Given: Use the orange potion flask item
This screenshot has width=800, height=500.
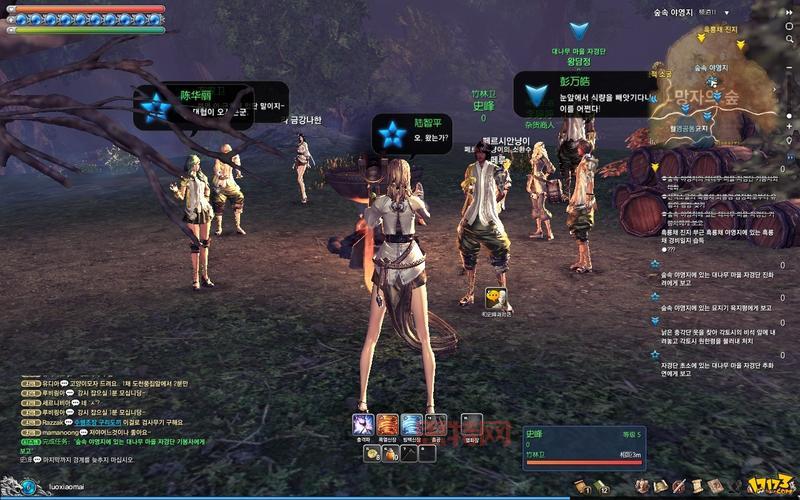Looking at the screenshot, I should pos(390,453).
